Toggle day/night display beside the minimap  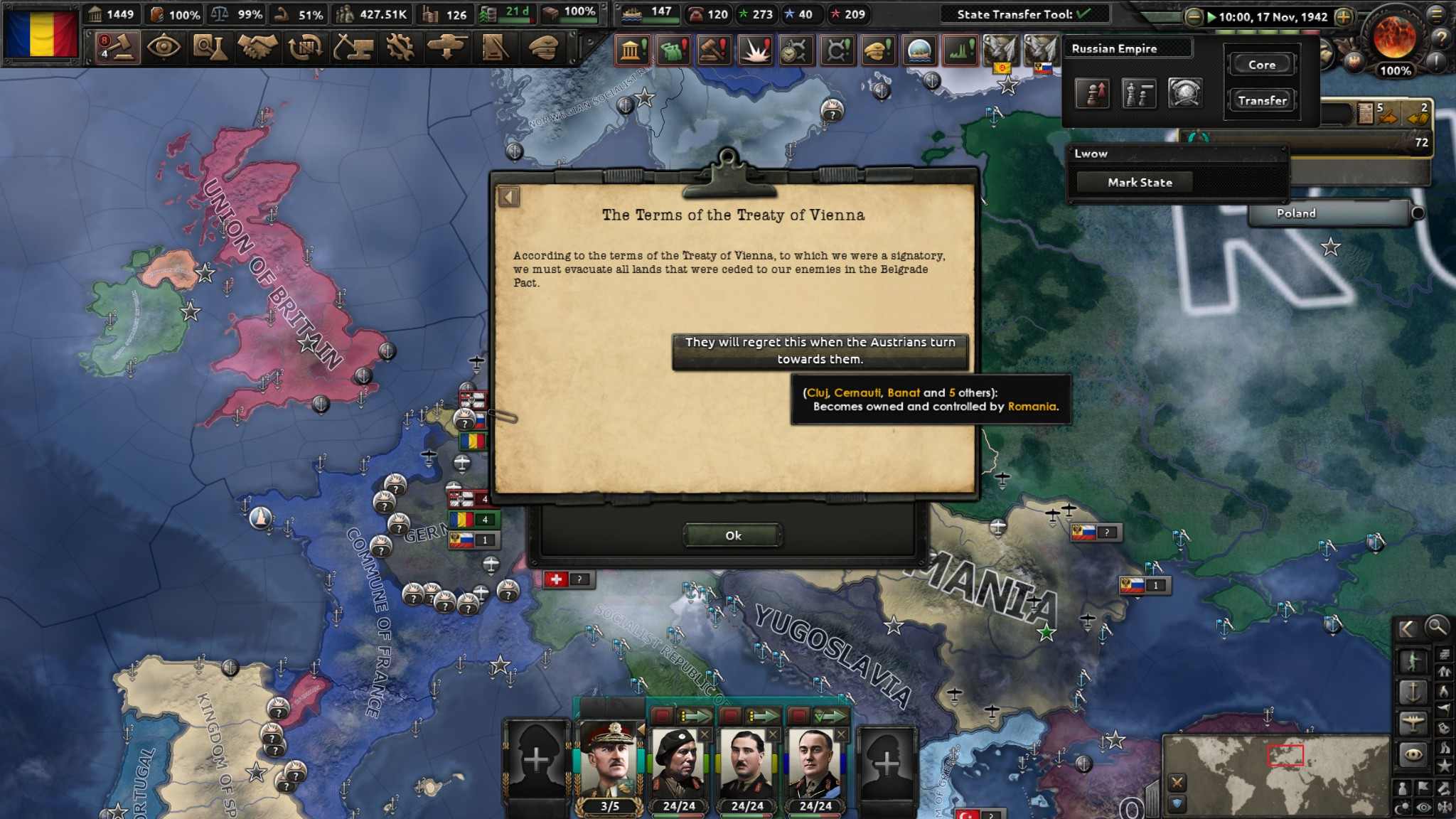coord(1401,805)
